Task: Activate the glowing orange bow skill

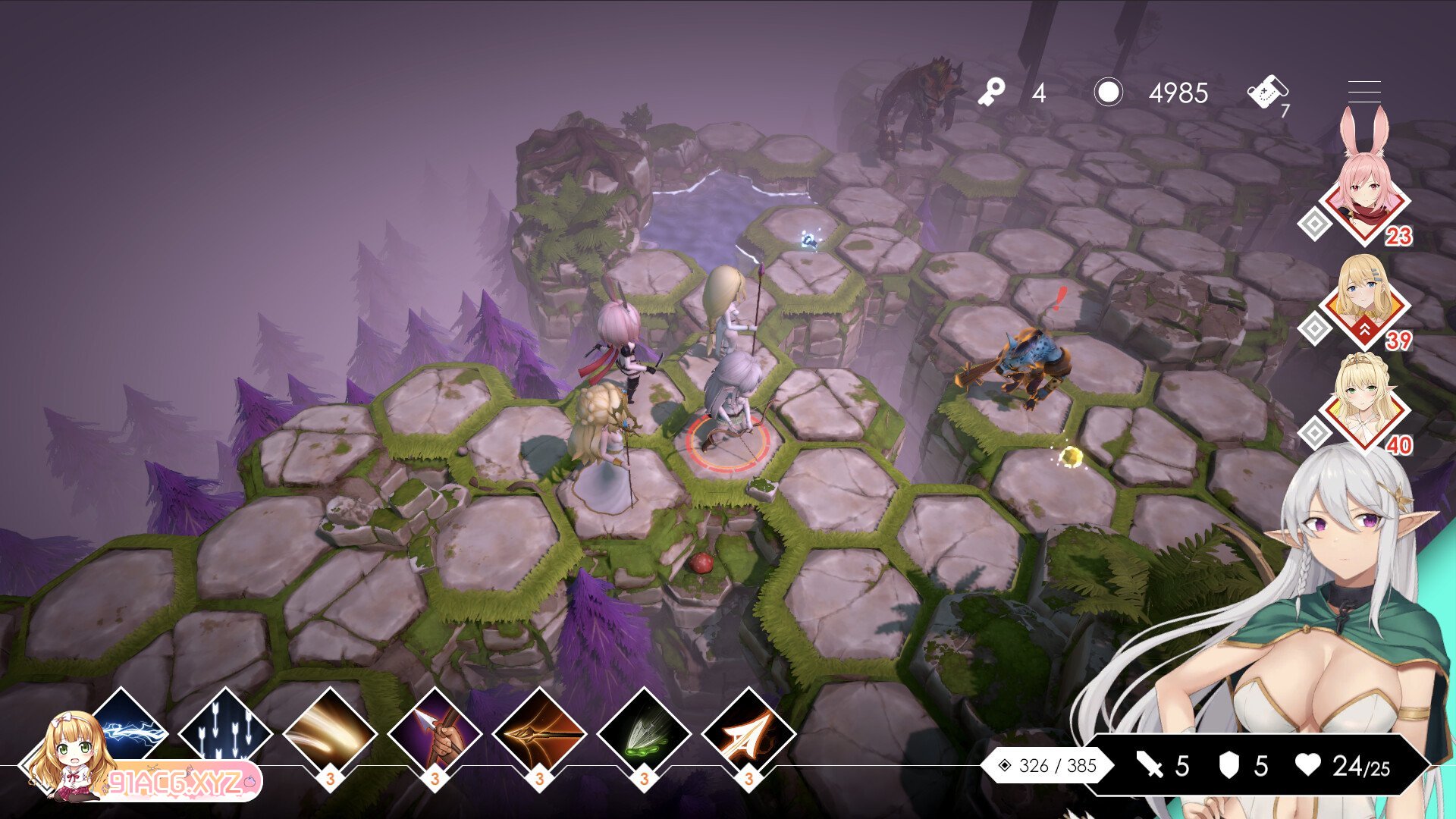Action: (539, 733)
